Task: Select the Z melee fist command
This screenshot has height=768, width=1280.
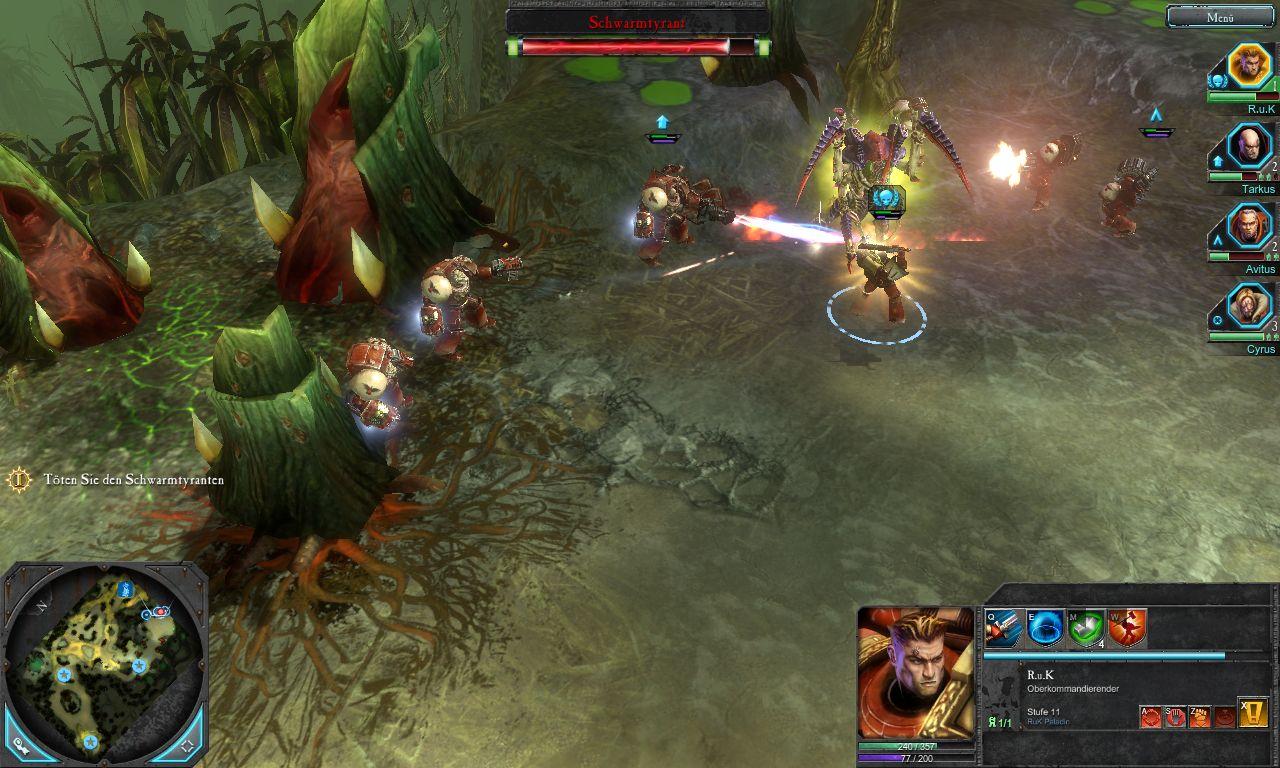Action: point(1199,716)
